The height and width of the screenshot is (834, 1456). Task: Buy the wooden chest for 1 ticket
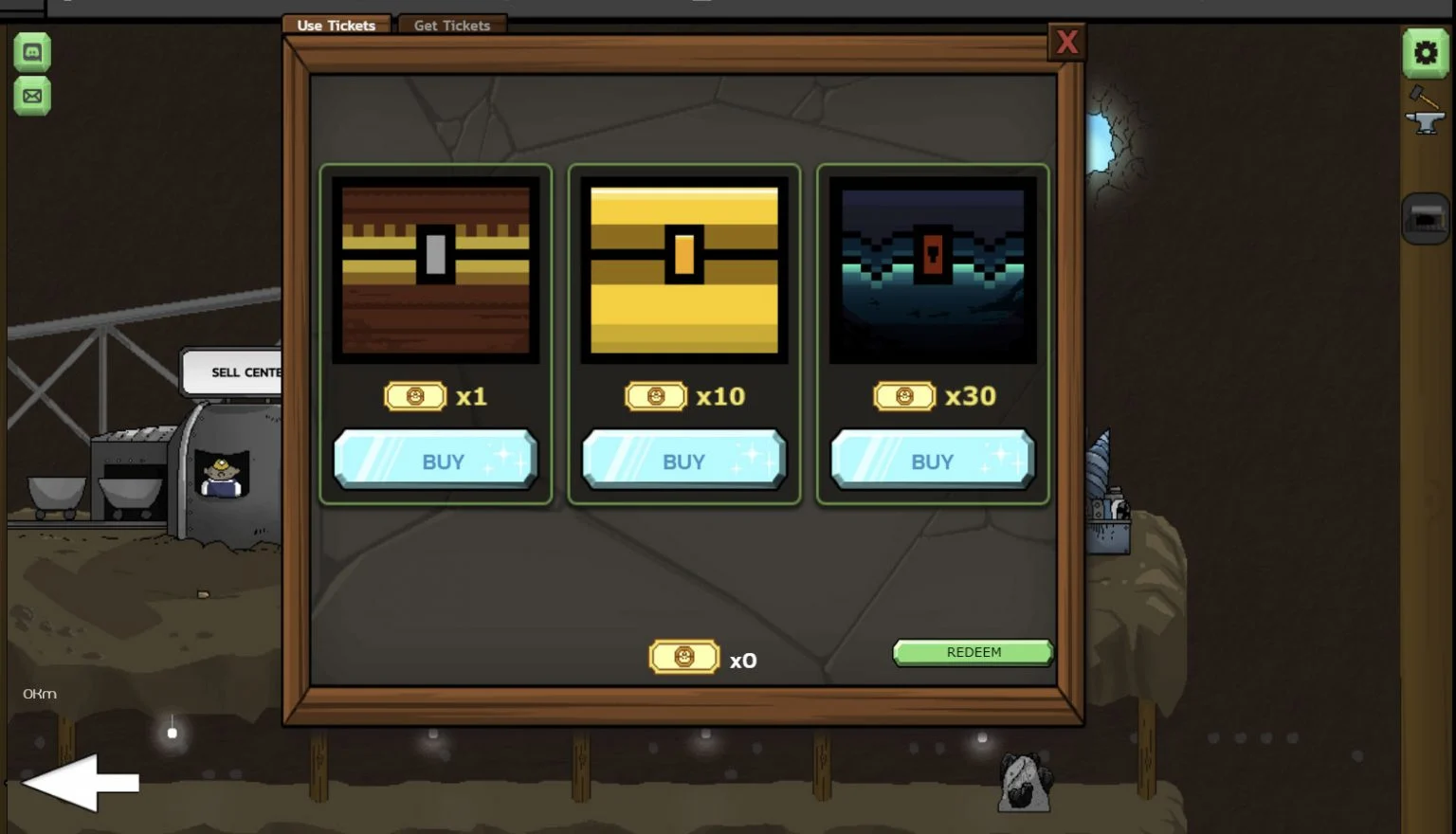tap(436, 461)
